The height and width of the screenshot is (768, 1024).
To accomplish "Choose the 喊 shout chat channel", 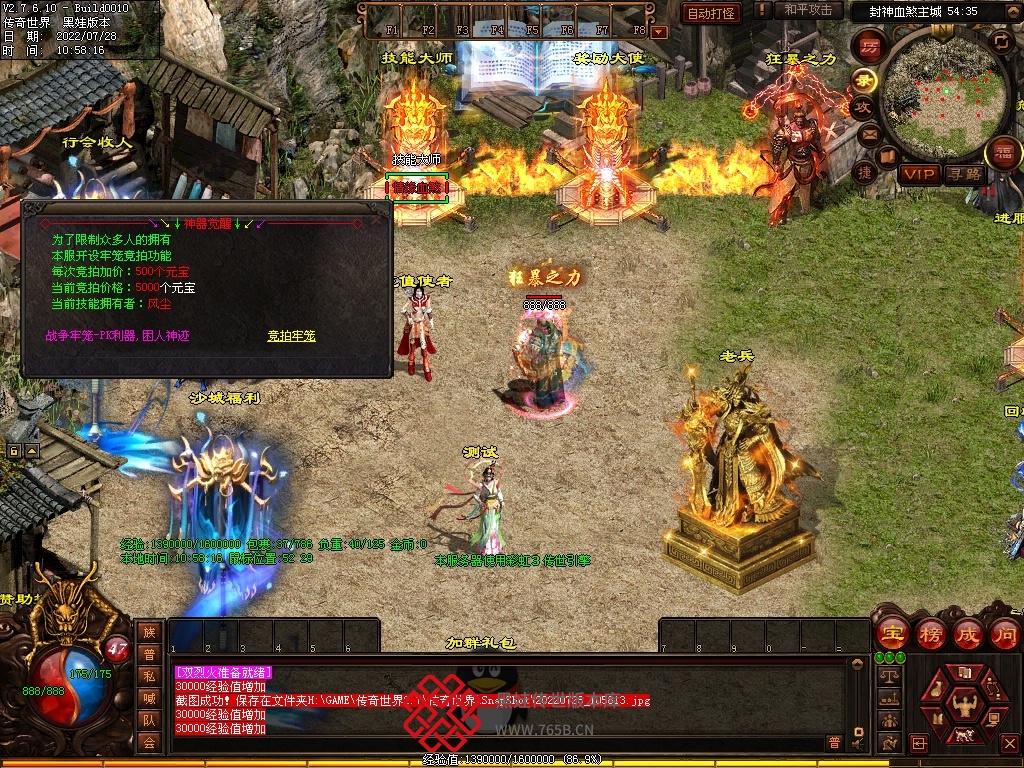I will click(149, 698).
